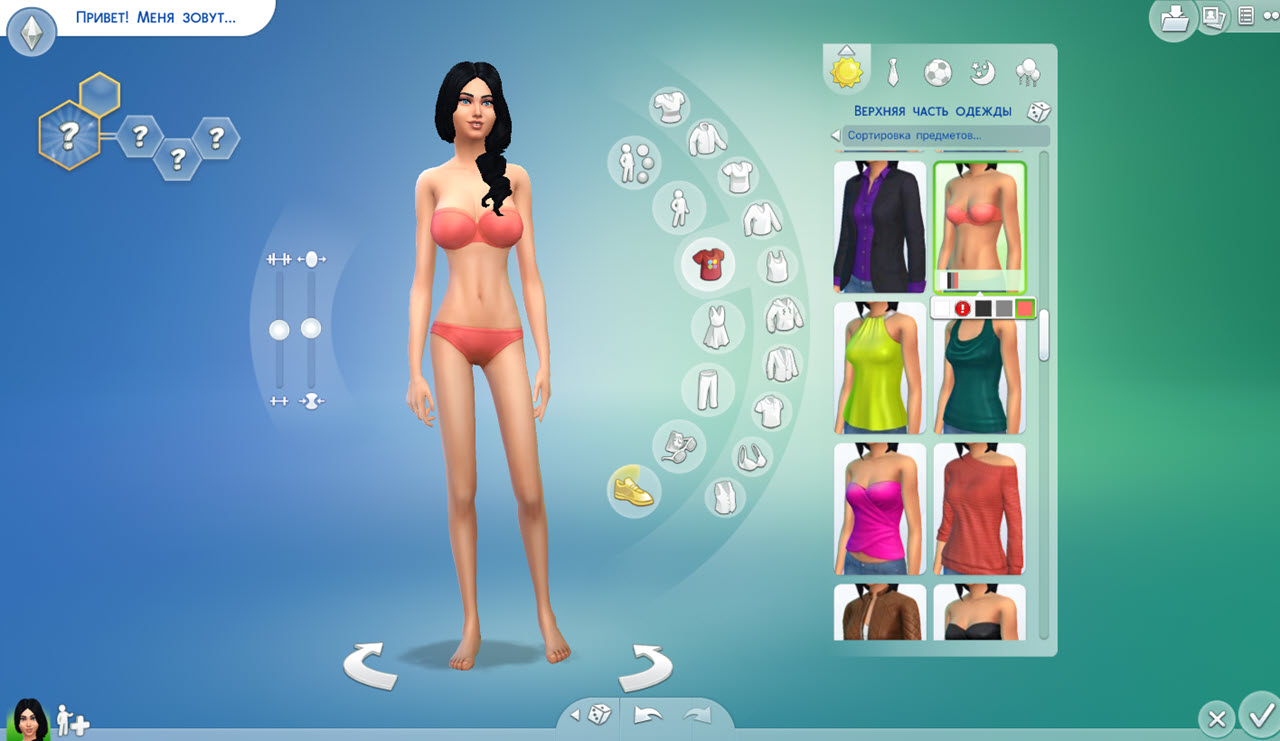Switch to the Sleepwear moon tab
This screenshot has width=1280, height=741.
[980, 70]
